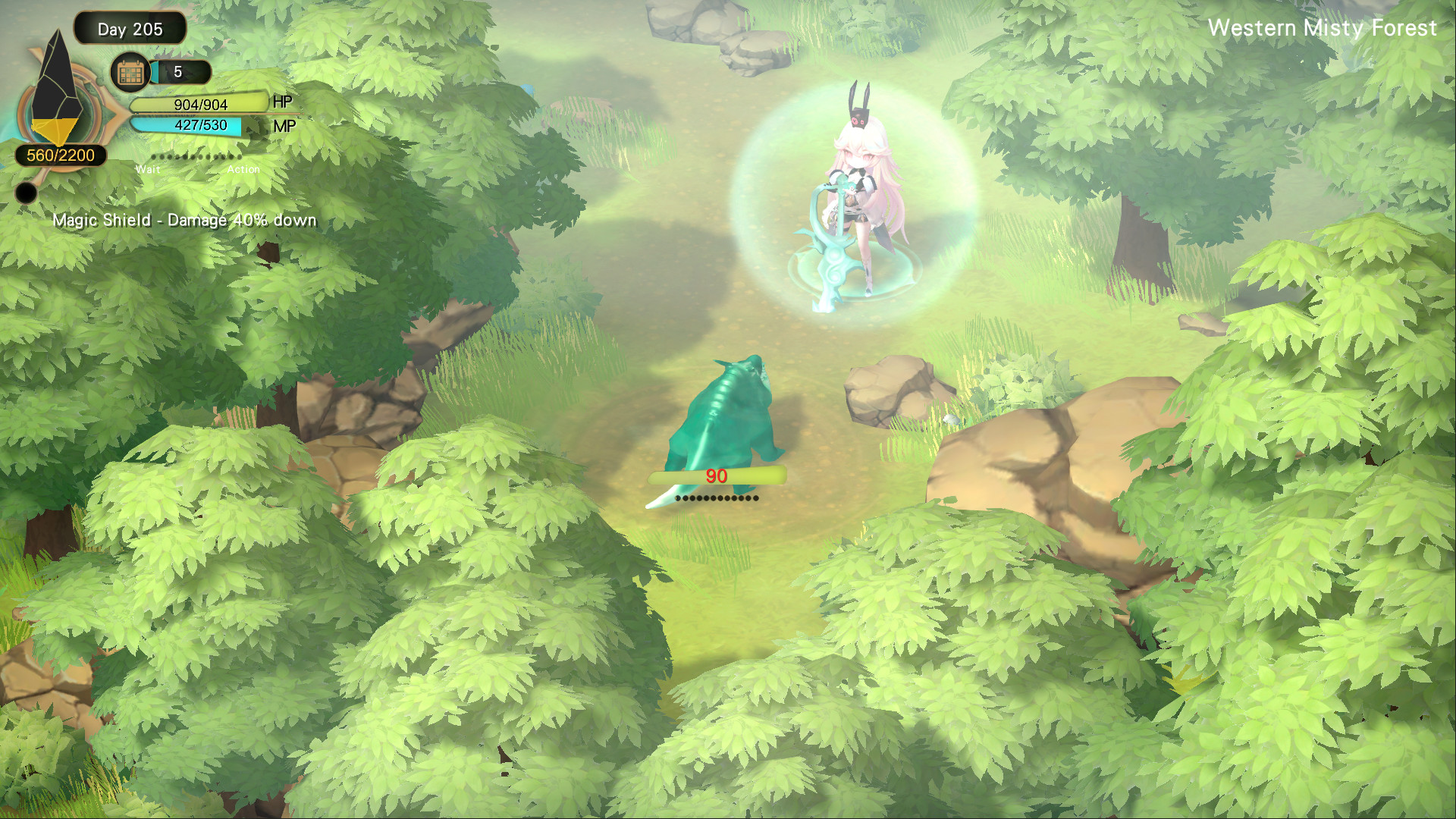The width and height of the screenshot is (1456, 819).
Task: Open the calendar icon near Day 205
Action: tap(129, 72)
